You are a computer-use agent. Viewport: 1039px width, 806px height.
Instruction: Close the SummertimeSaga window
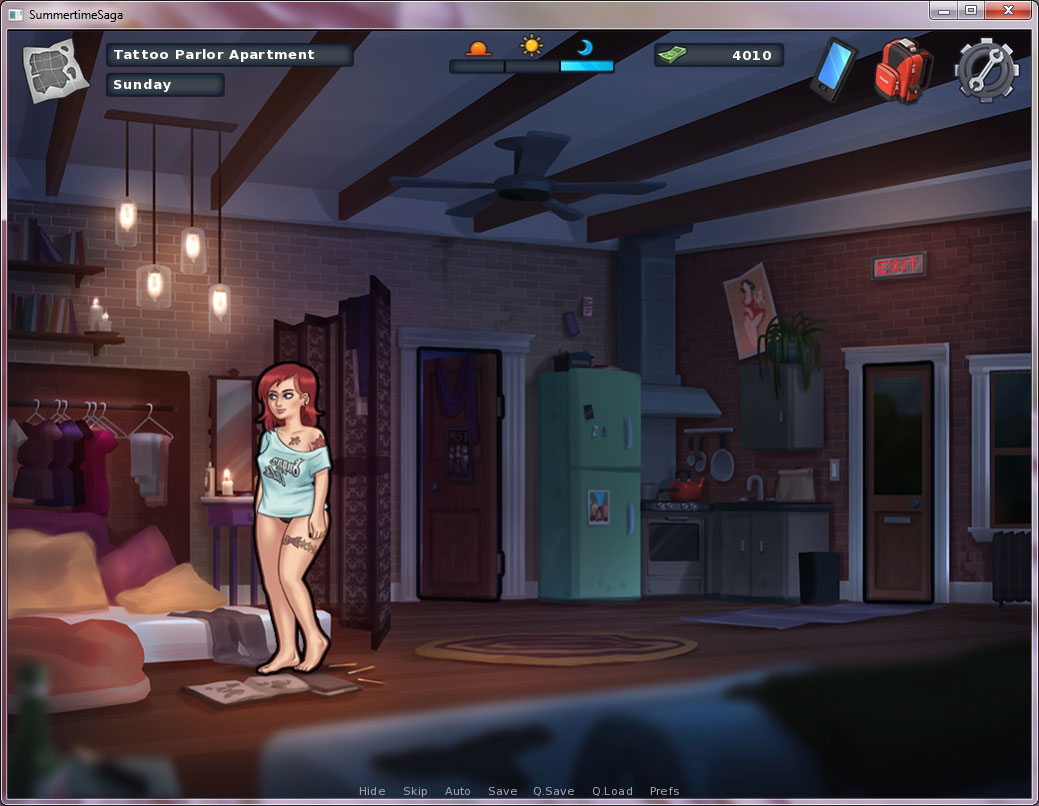click(1009, 10)
